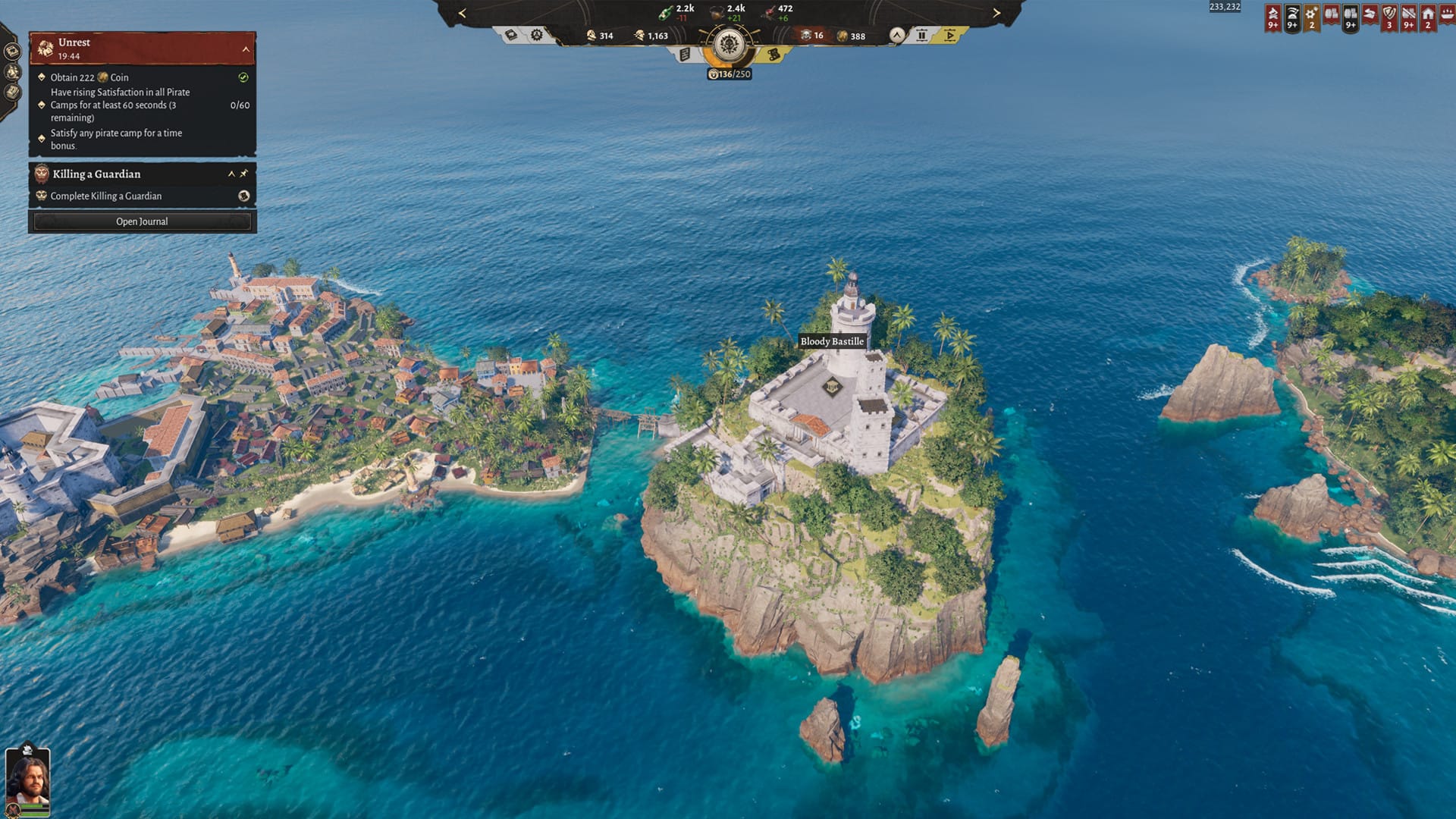Open the gear settings icon in top bar
Image resolution: width=1456 pixels, height=819 pixels.
(x=537, y=35)
